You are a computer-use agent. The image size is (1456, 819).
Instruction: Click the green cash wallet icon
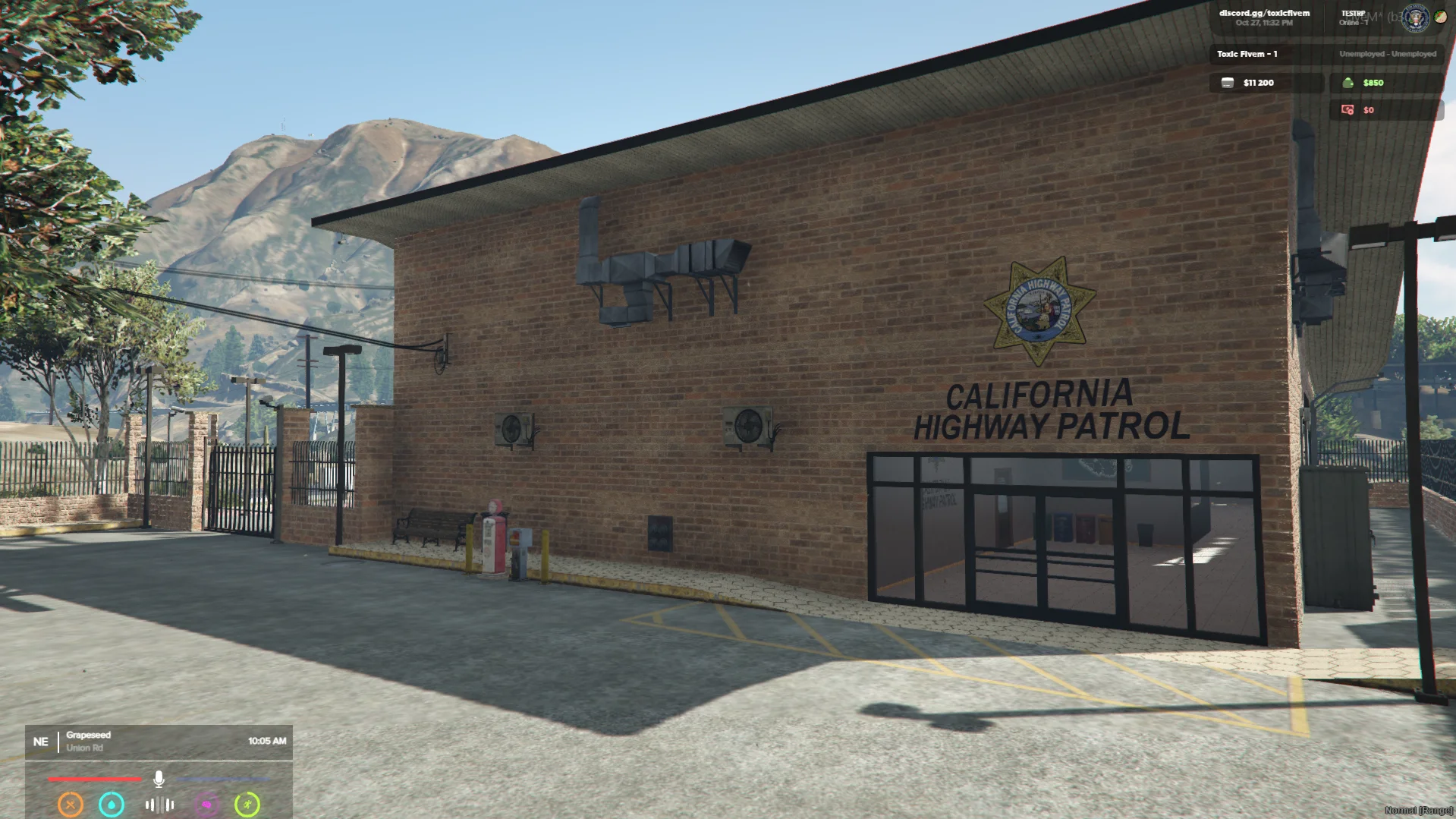pos(1348,83)
